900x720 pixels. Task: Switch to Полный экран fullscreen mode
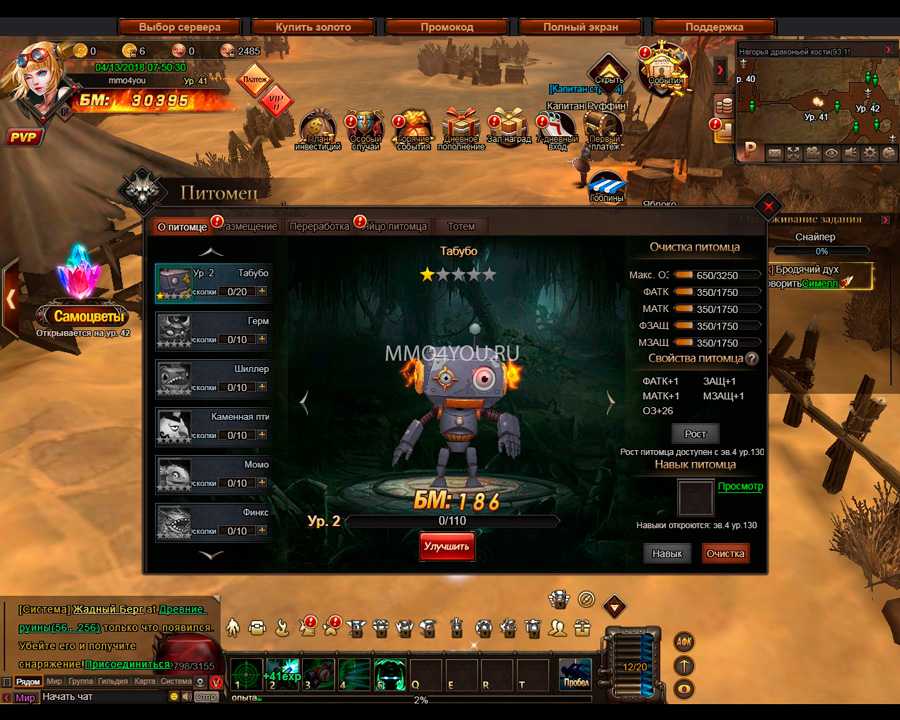[580, 27]
